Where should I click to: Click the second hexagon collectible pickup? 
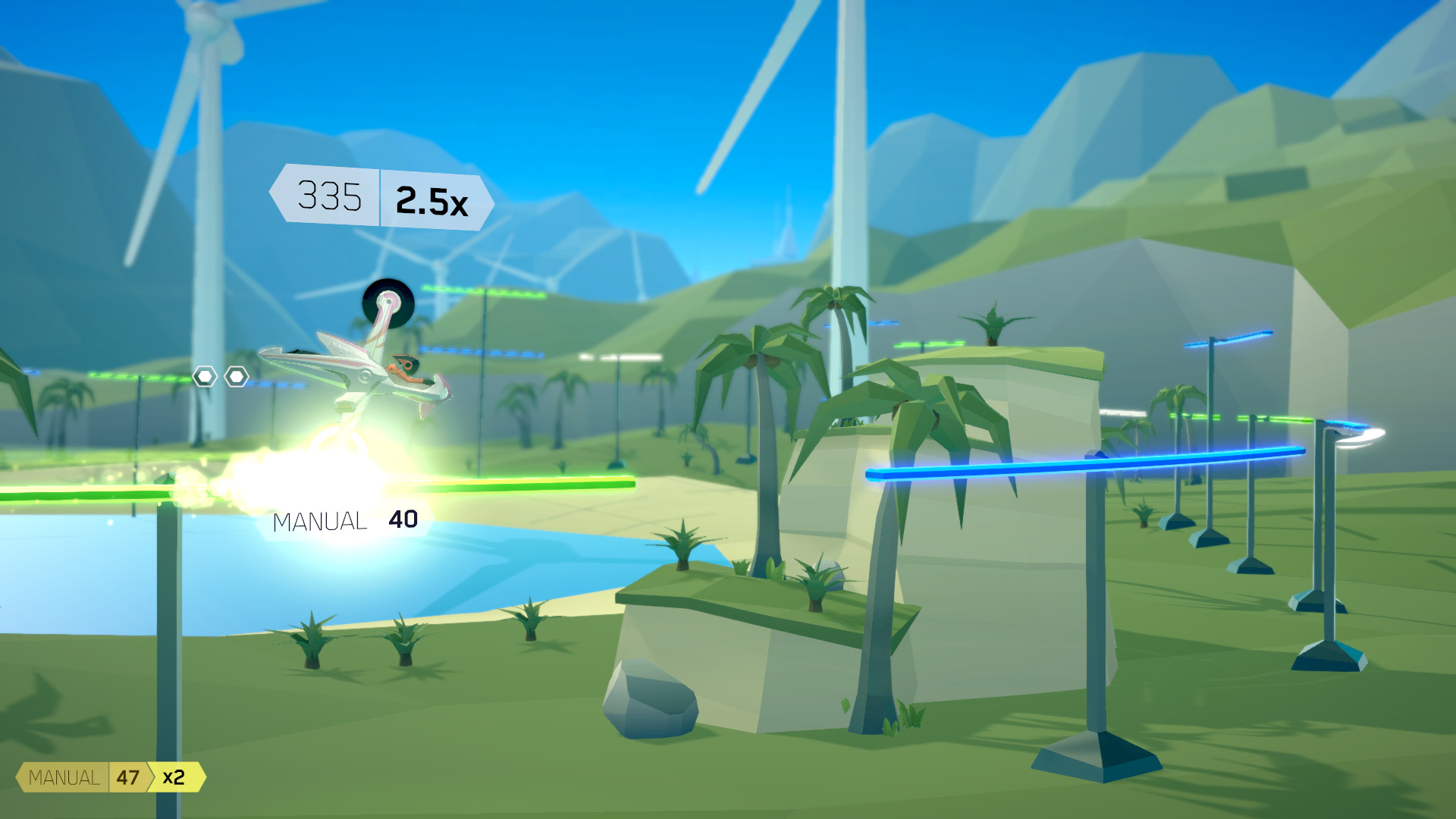tap(237, 375)
